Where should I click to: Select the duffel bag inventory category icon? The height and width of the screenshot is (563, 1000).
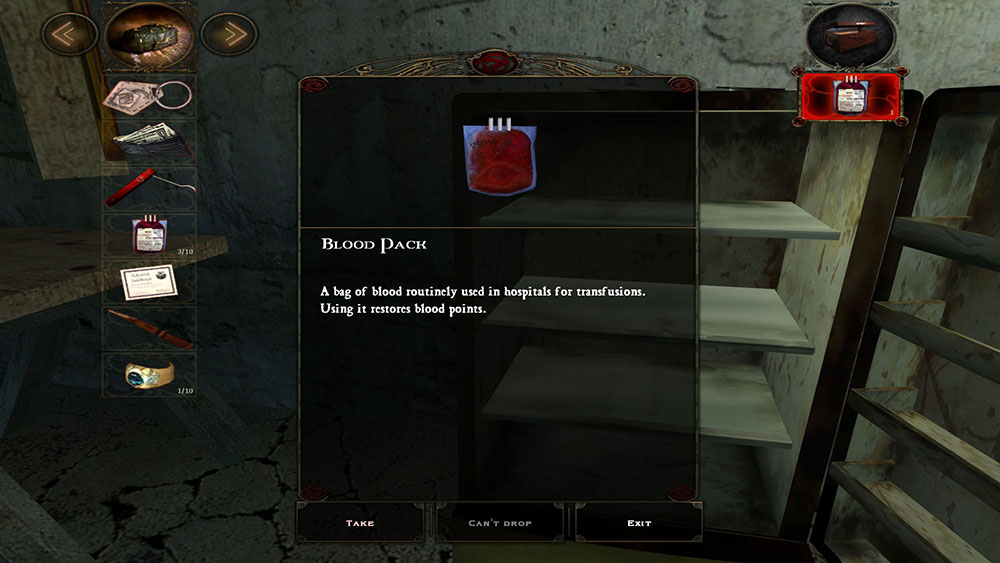click(150, 35)
